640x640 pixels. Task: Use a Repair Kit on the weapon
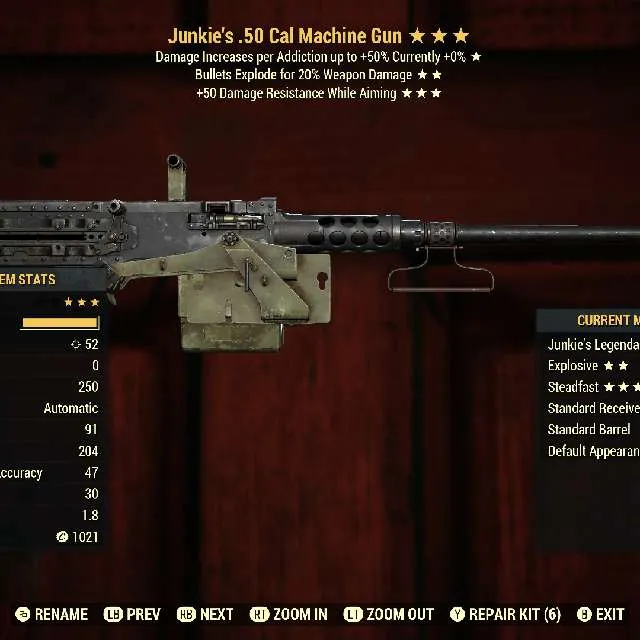505,614
